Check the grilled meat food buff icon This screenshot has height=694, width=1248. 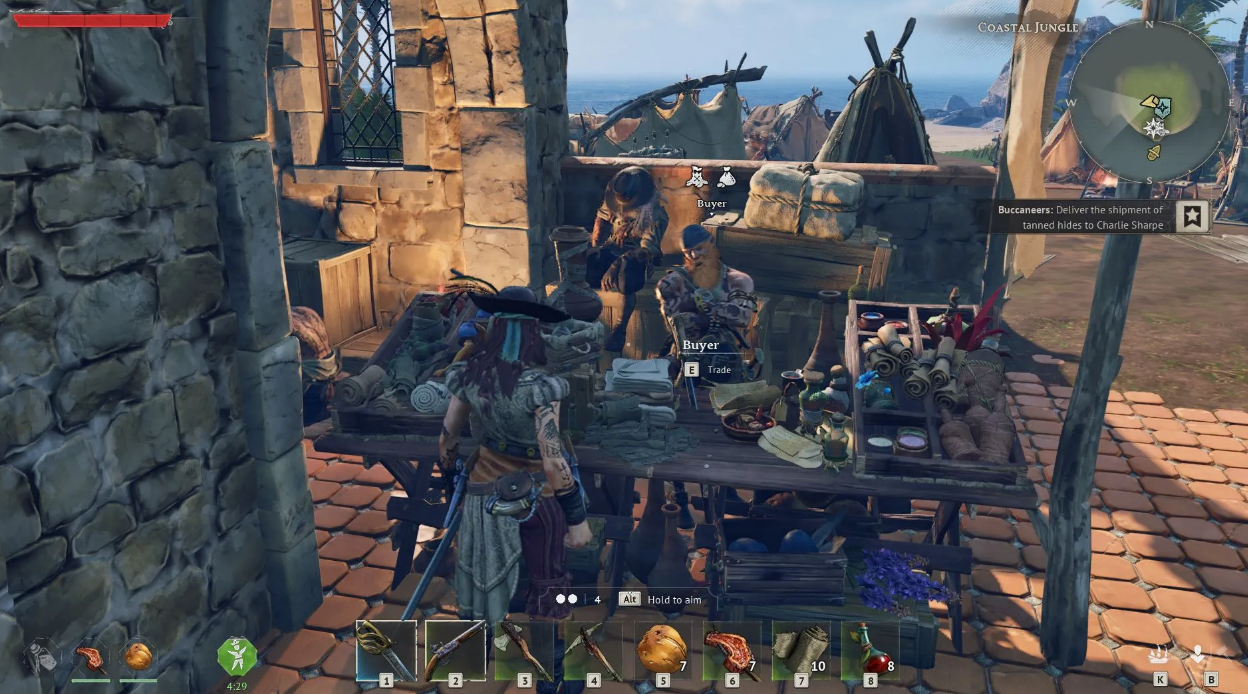tap(90, 656)
